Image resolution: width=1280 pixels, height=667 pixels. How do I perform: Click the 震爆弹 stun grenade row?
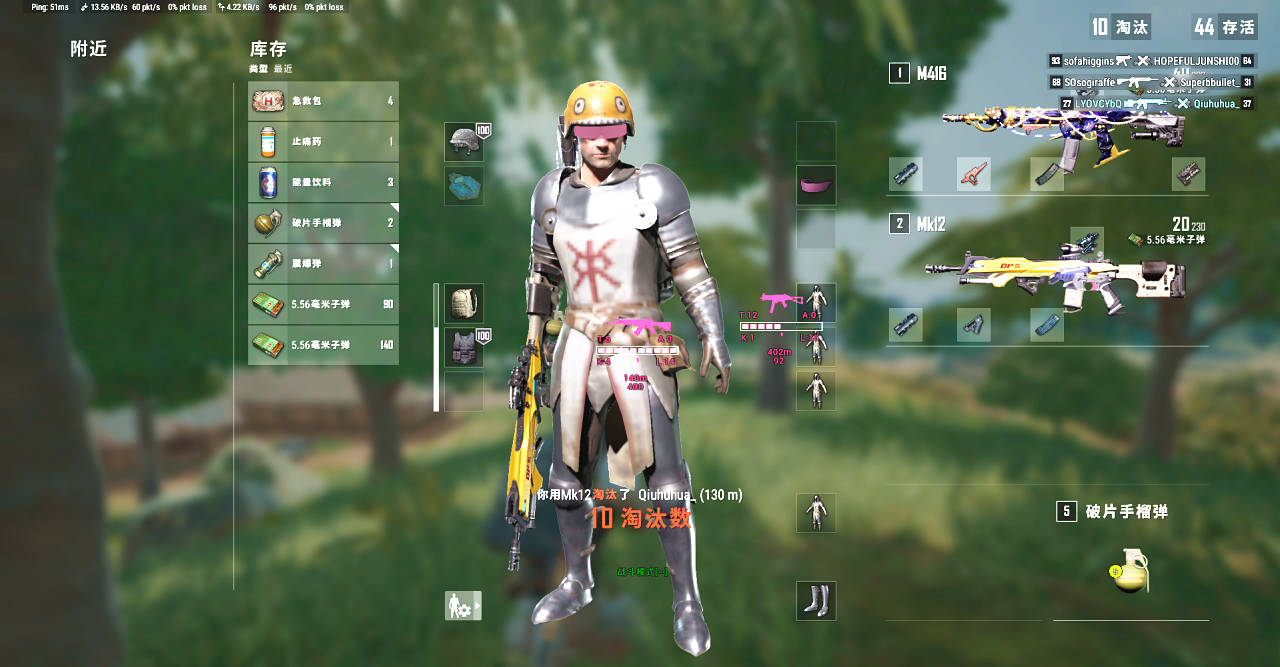pyautogui.click(x=323, y=264)
